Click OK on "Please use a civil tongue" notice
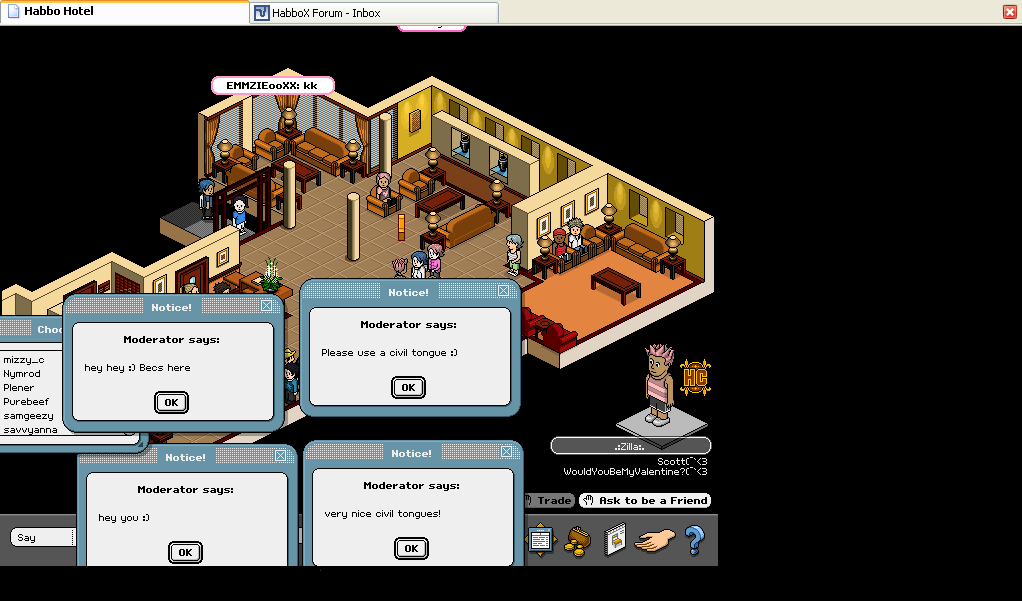1022x601 pixels. point(407,387)
